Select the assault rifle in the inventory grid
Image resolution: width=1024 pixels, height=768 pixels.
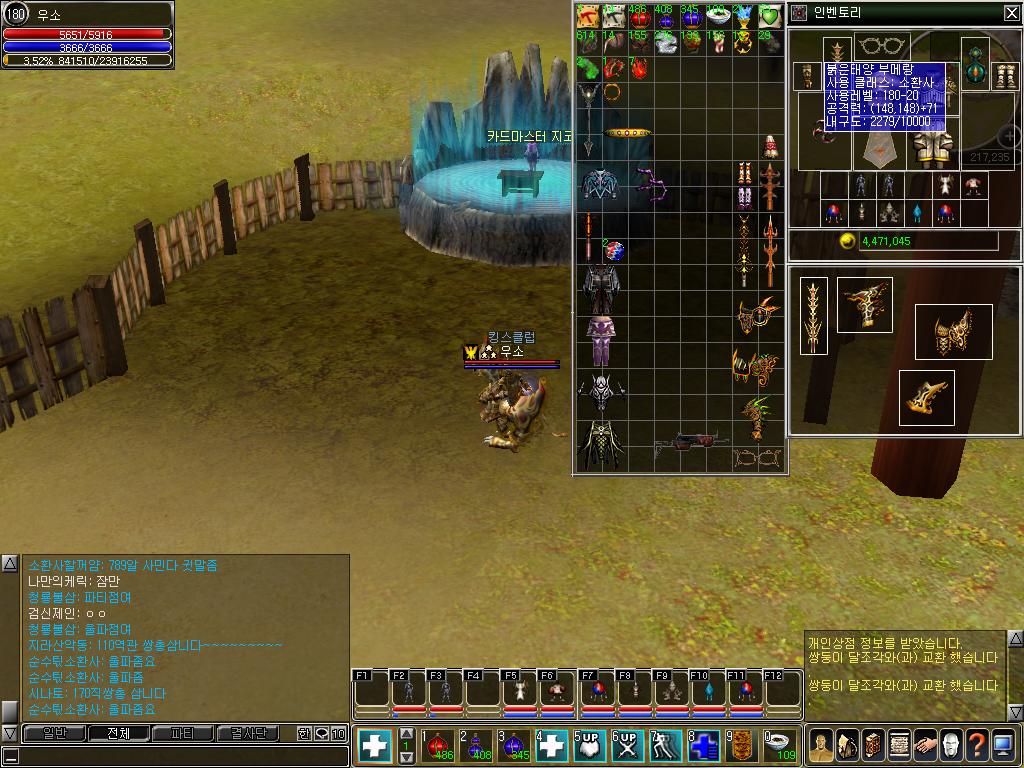[692, 441]
